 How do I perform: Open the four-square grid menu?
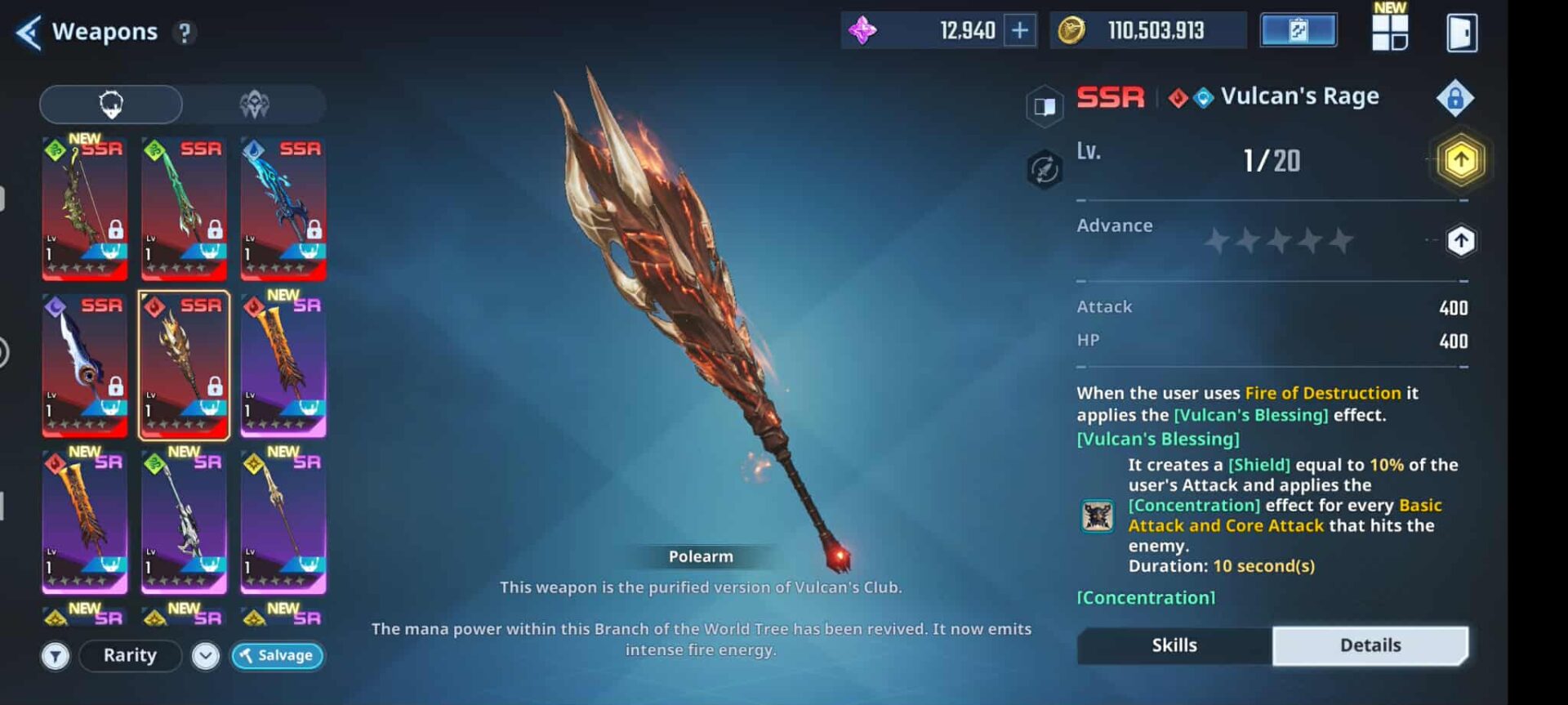click(x=1389, y=33)
